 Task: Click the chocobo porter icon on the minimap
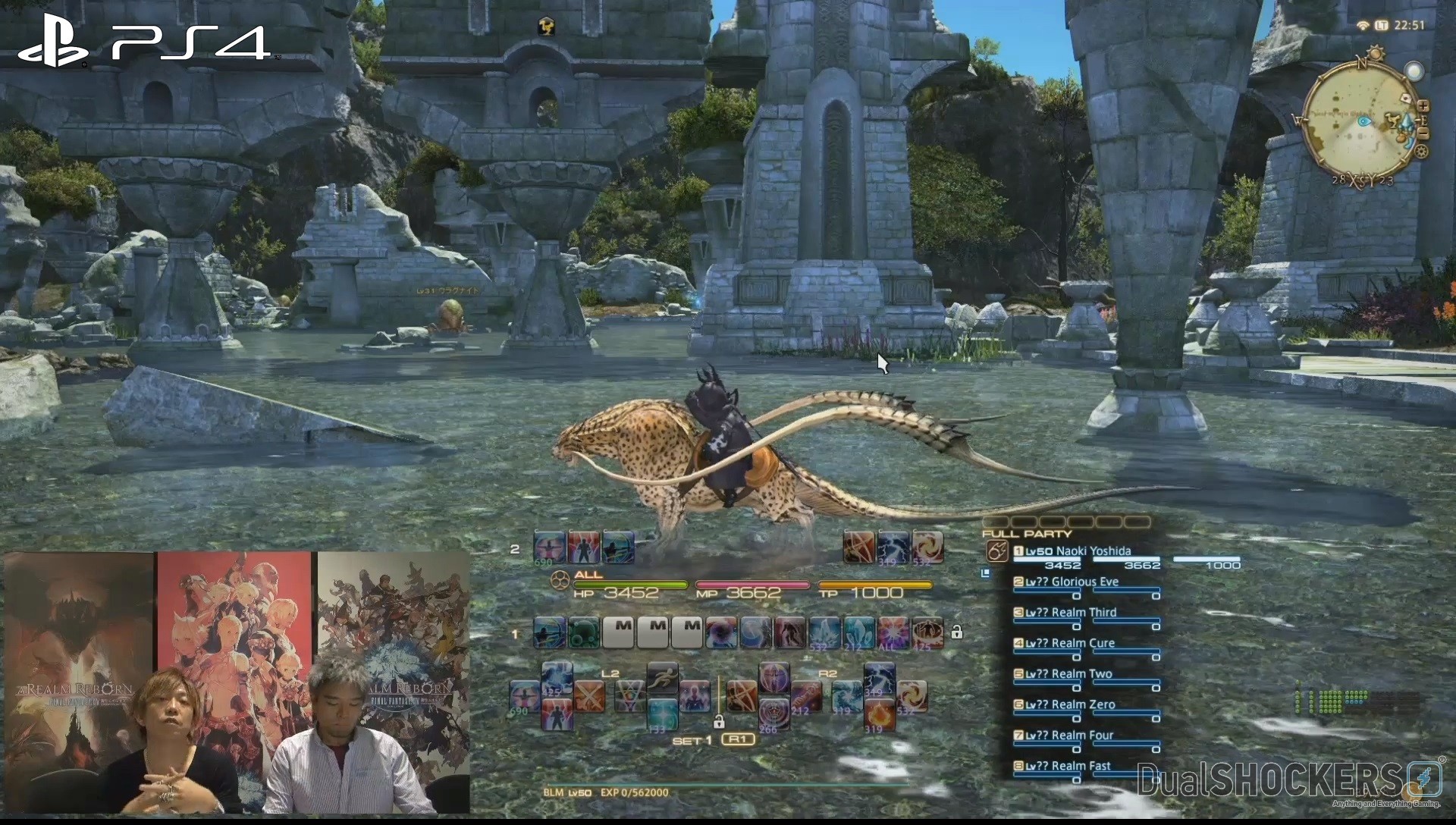pos(1393,121)
